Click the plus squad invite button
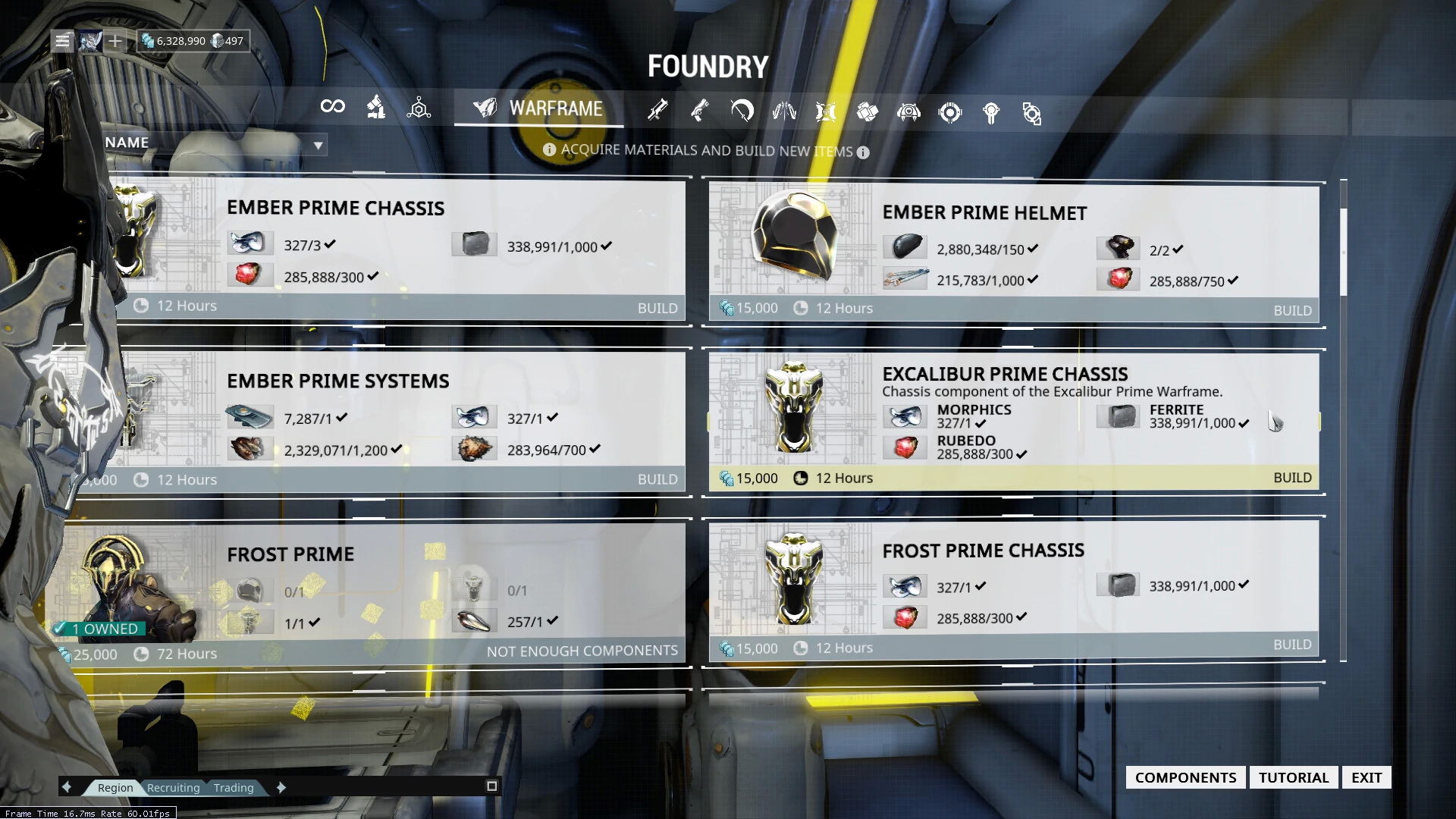The width and height of the screenshot is (1456, 819). coord(115,41)
